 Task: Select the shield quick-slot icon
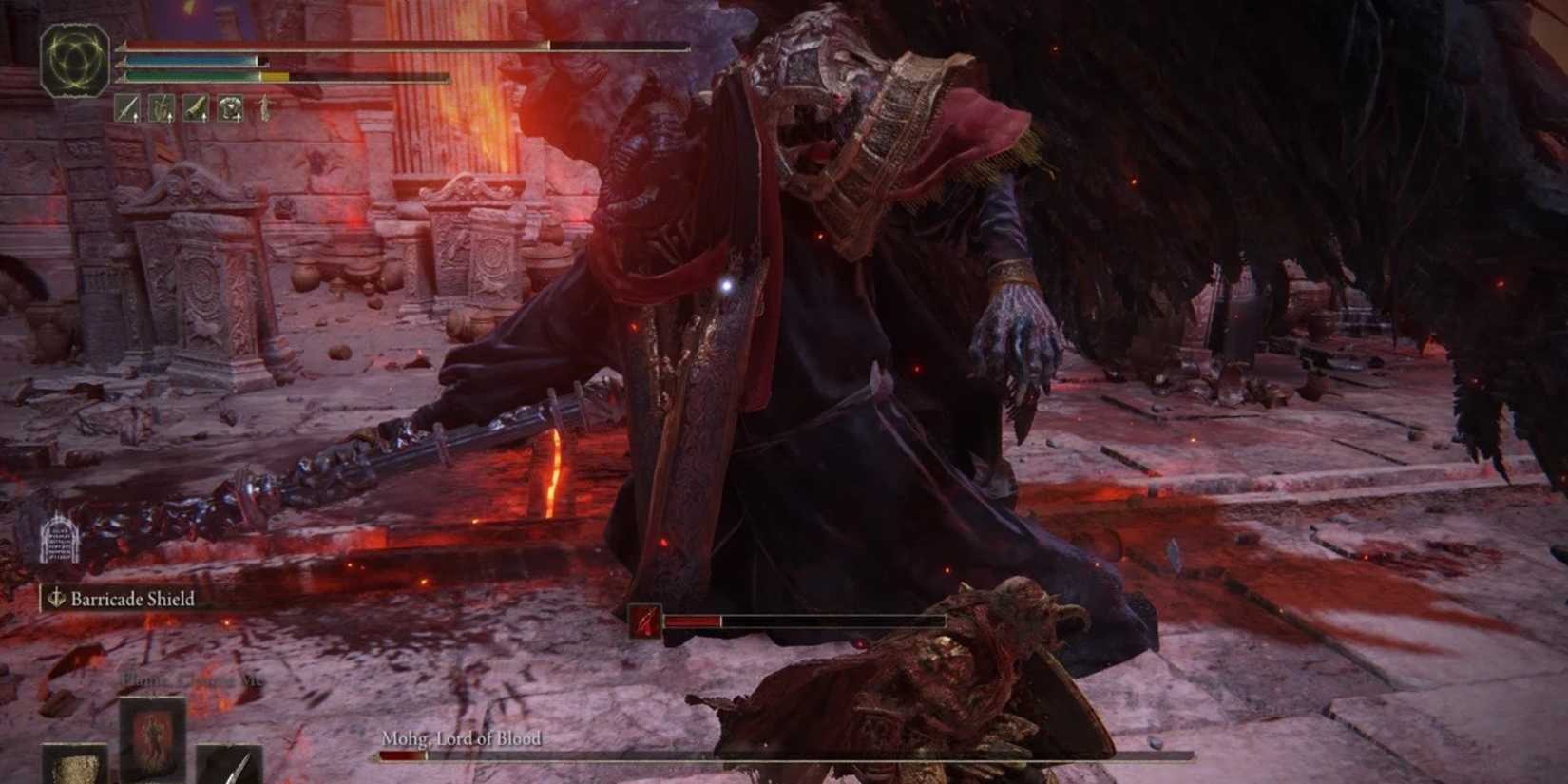pos(162,107)
